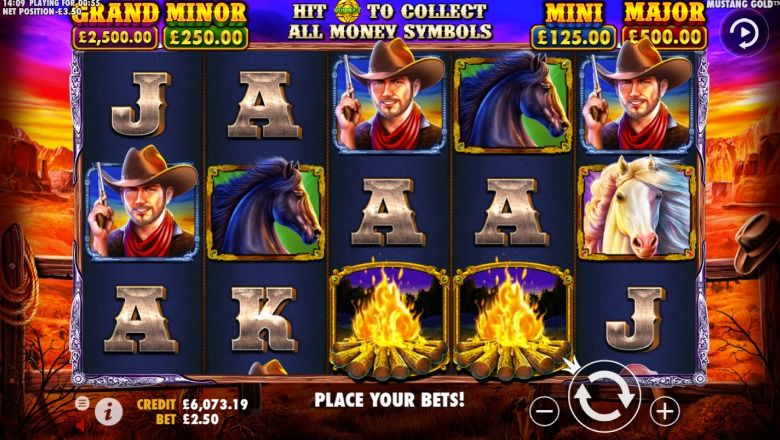This screenshot has height=440, width=780.
Task: Start autoplay with the circled play button
Action: [x=745, y=35]
